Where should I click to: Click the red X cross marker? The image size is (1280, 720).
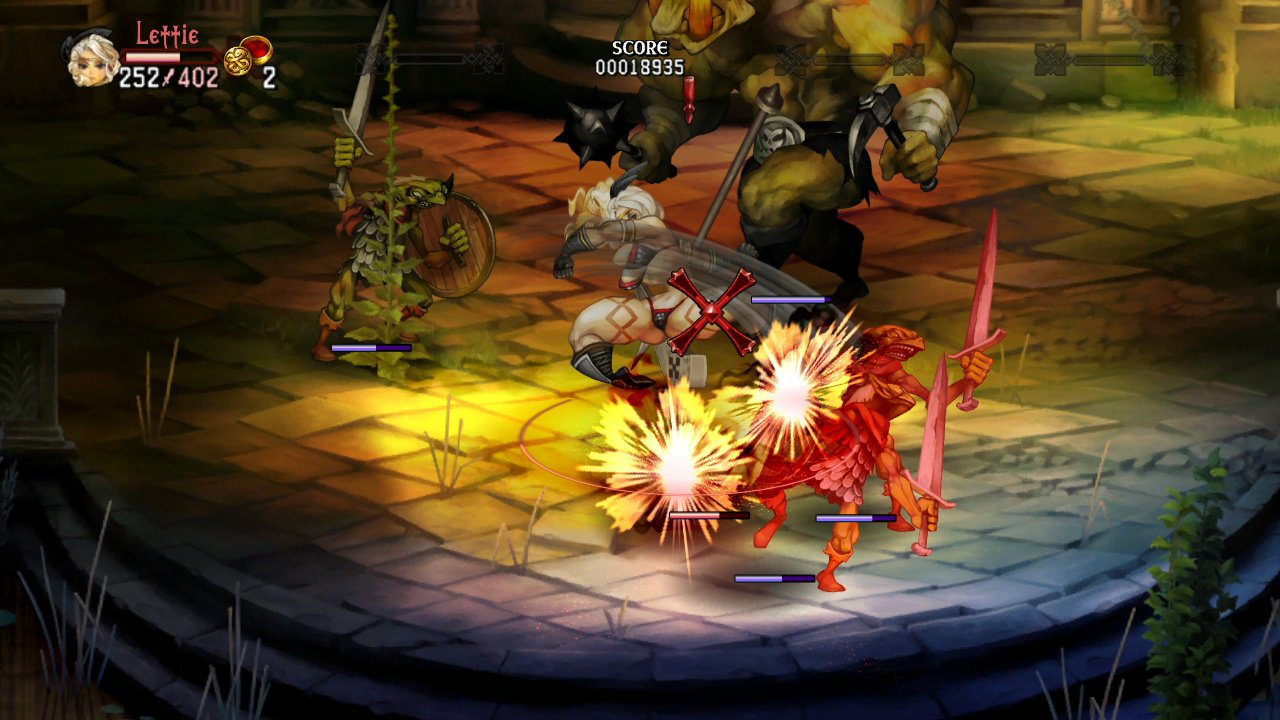pos(713,310)
